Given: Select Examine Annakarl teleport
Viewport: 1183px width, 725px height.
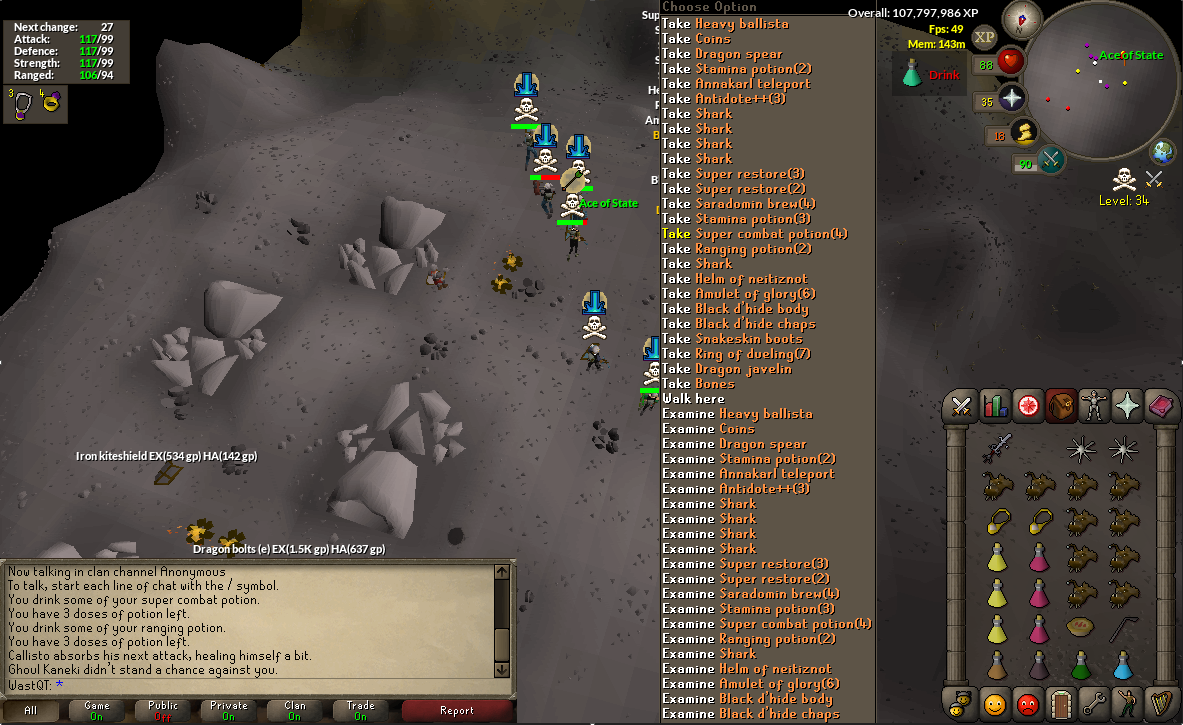Looking at the screenshot, I should [748, 473].
